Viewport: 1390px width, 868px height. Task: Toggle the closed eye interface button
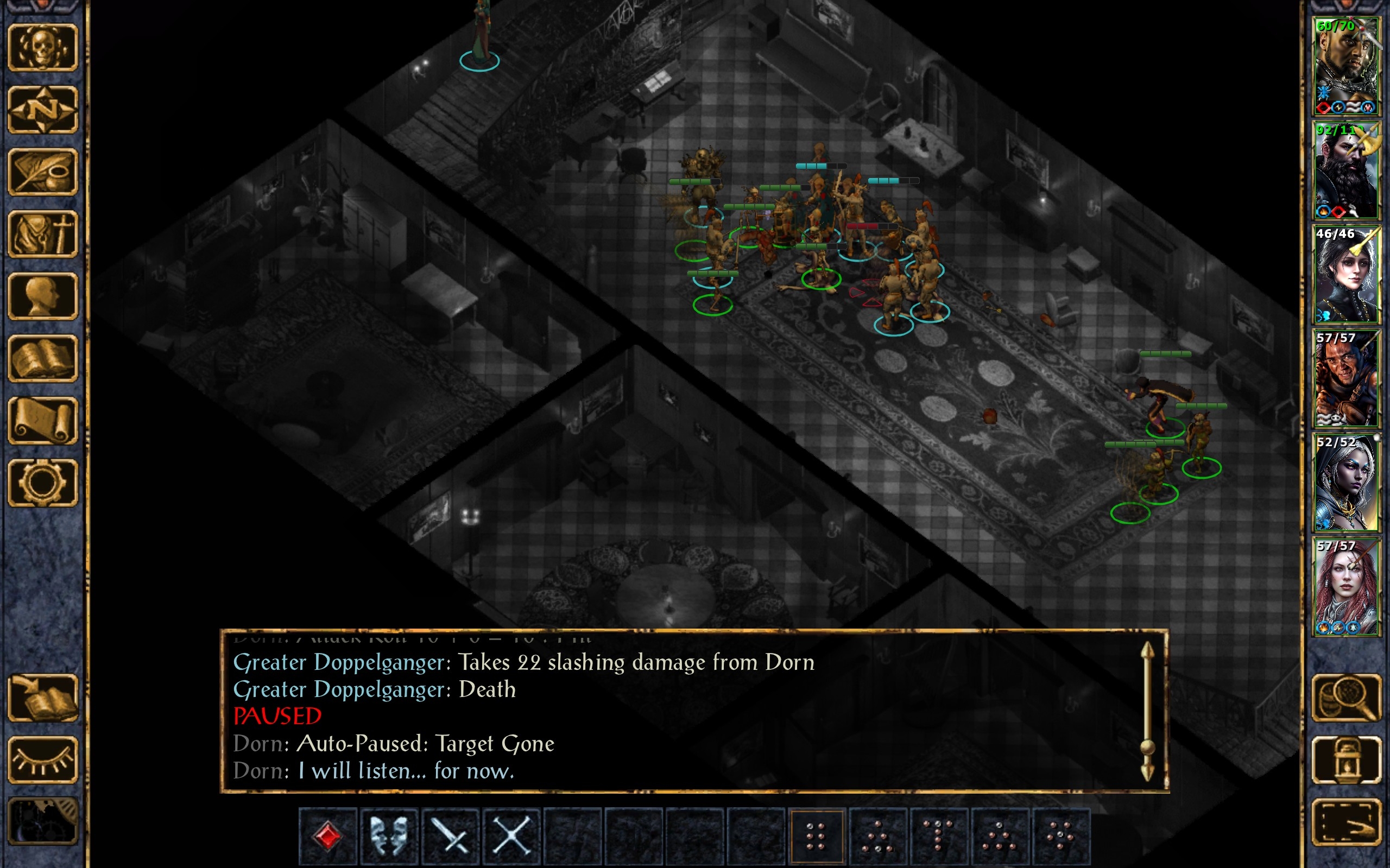pos(42,759)
